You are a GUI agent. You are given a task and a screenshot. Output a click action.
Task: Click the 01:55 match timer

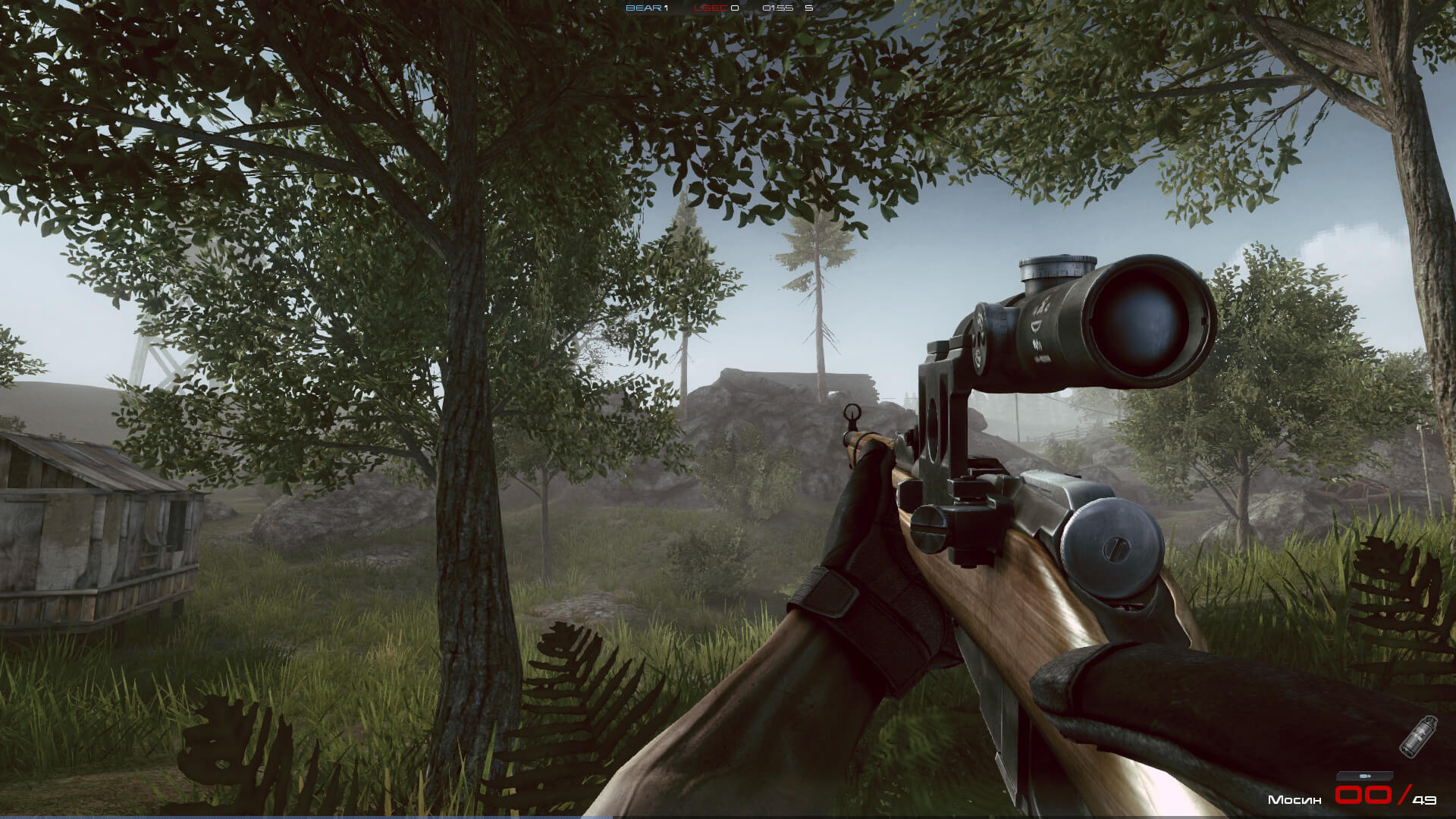pos(777,8)
